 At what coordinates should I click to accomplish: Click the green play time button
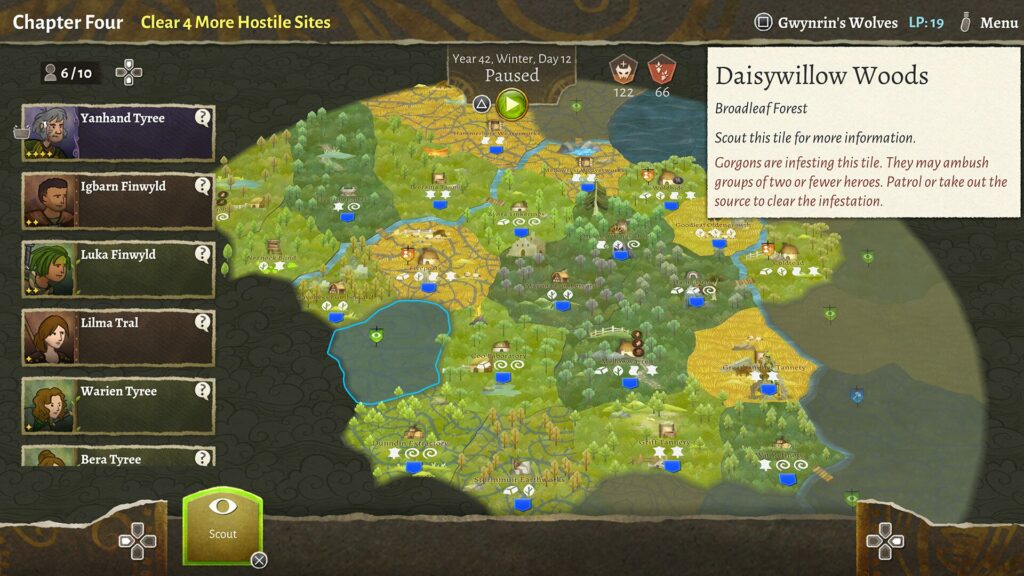tap(512, 103)
